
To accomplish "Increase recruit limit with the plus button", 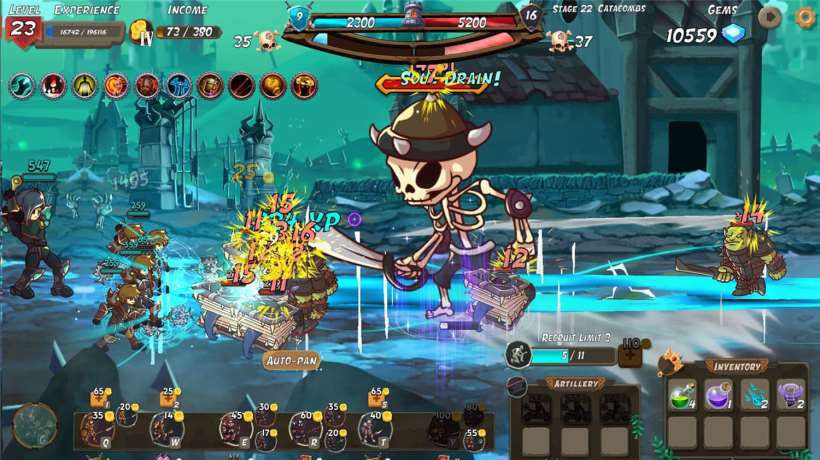I will 630,355.
